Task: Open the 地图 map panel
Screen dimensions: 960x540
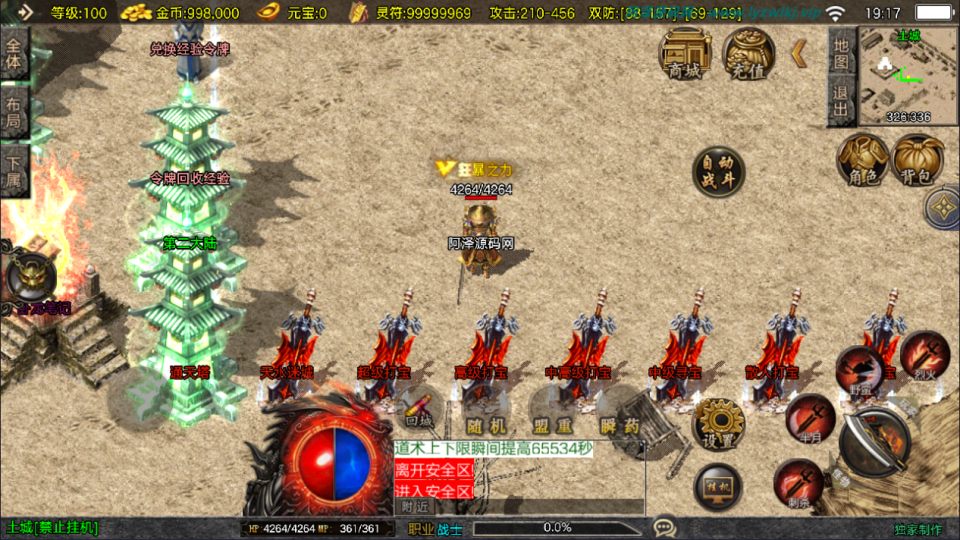Action: 841,53
